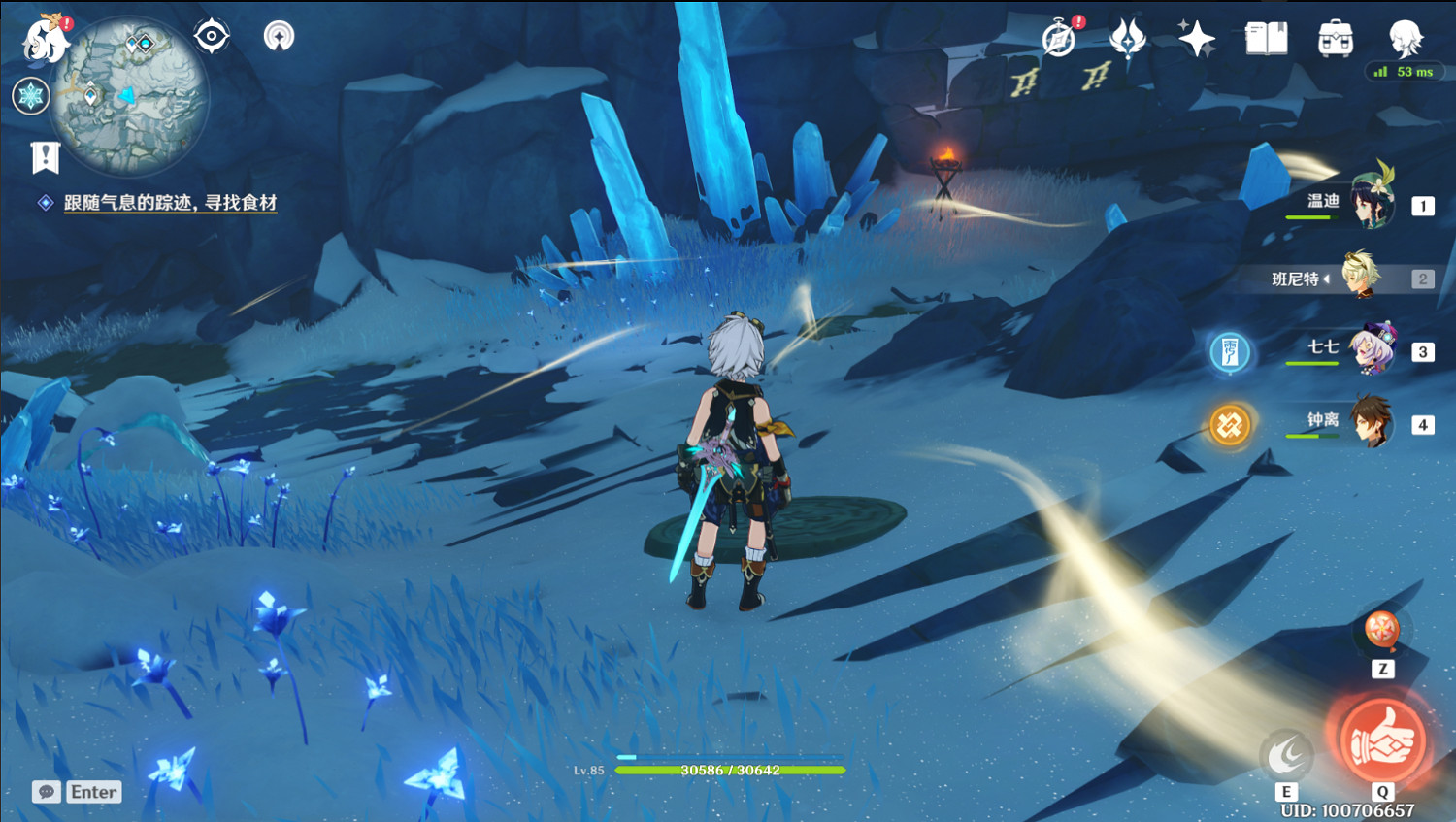1456x822 pixels.
Task: Click the snowflake sheer cold indicator
Action: (31, 96)
